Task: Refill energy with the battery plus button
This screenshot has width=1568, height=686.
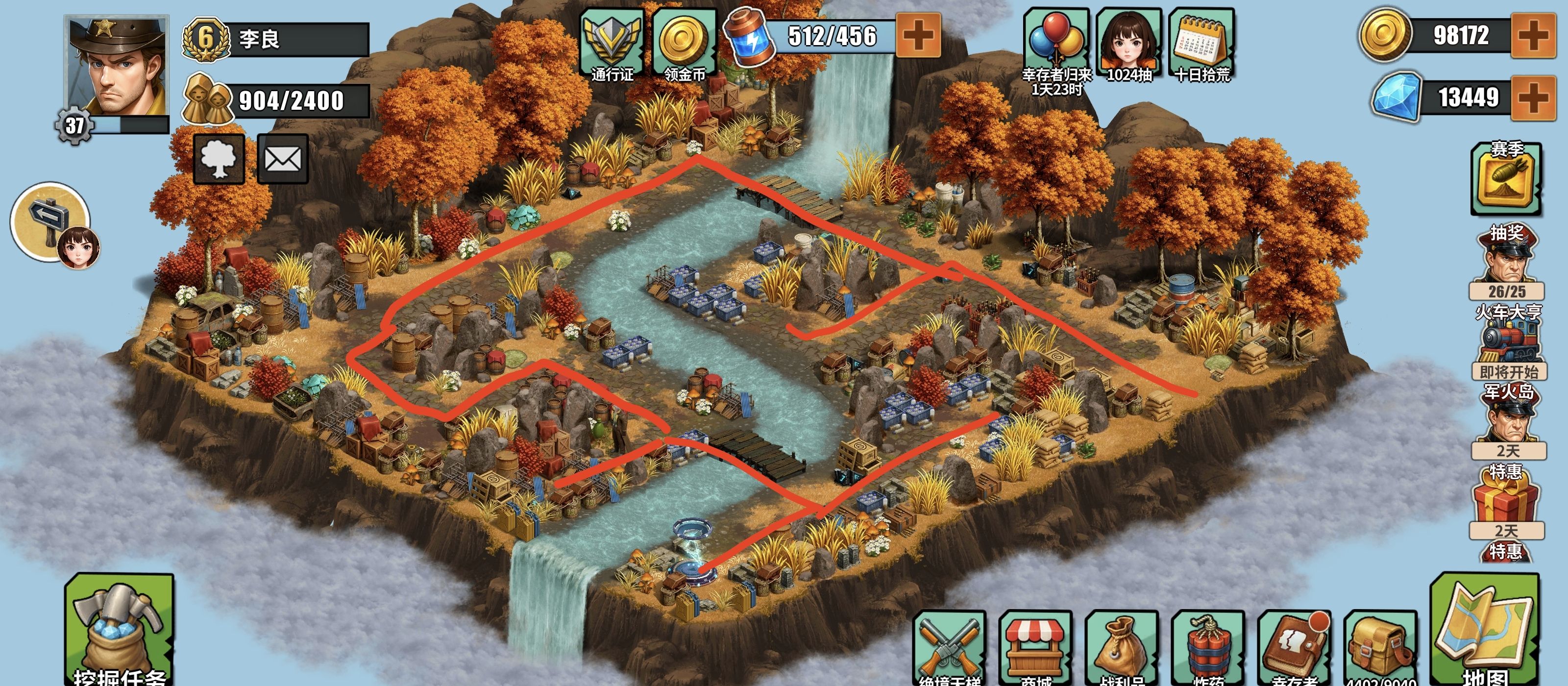Action: (x=918, y=35)
